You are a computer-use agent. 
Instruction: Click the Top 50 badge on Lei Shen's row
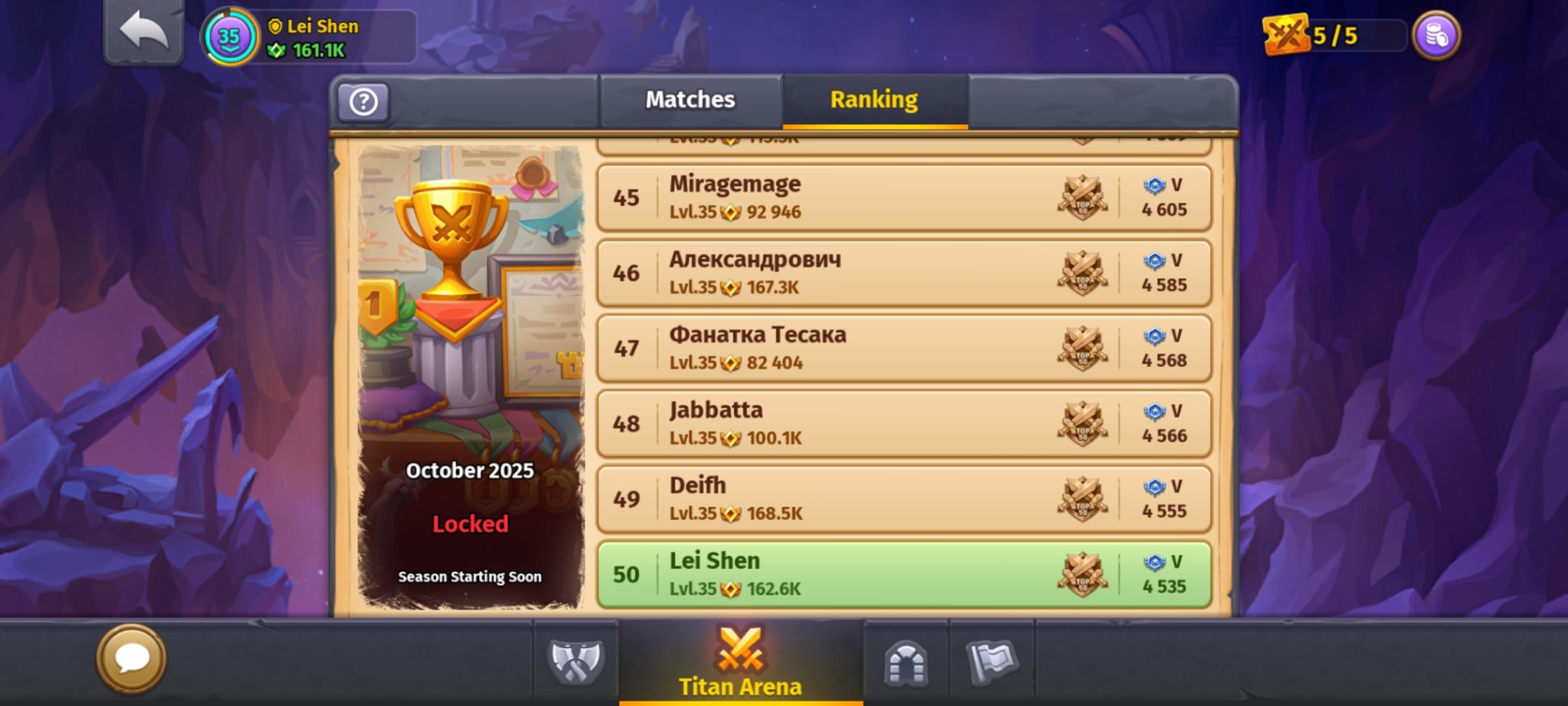[x=1083, y=574]
